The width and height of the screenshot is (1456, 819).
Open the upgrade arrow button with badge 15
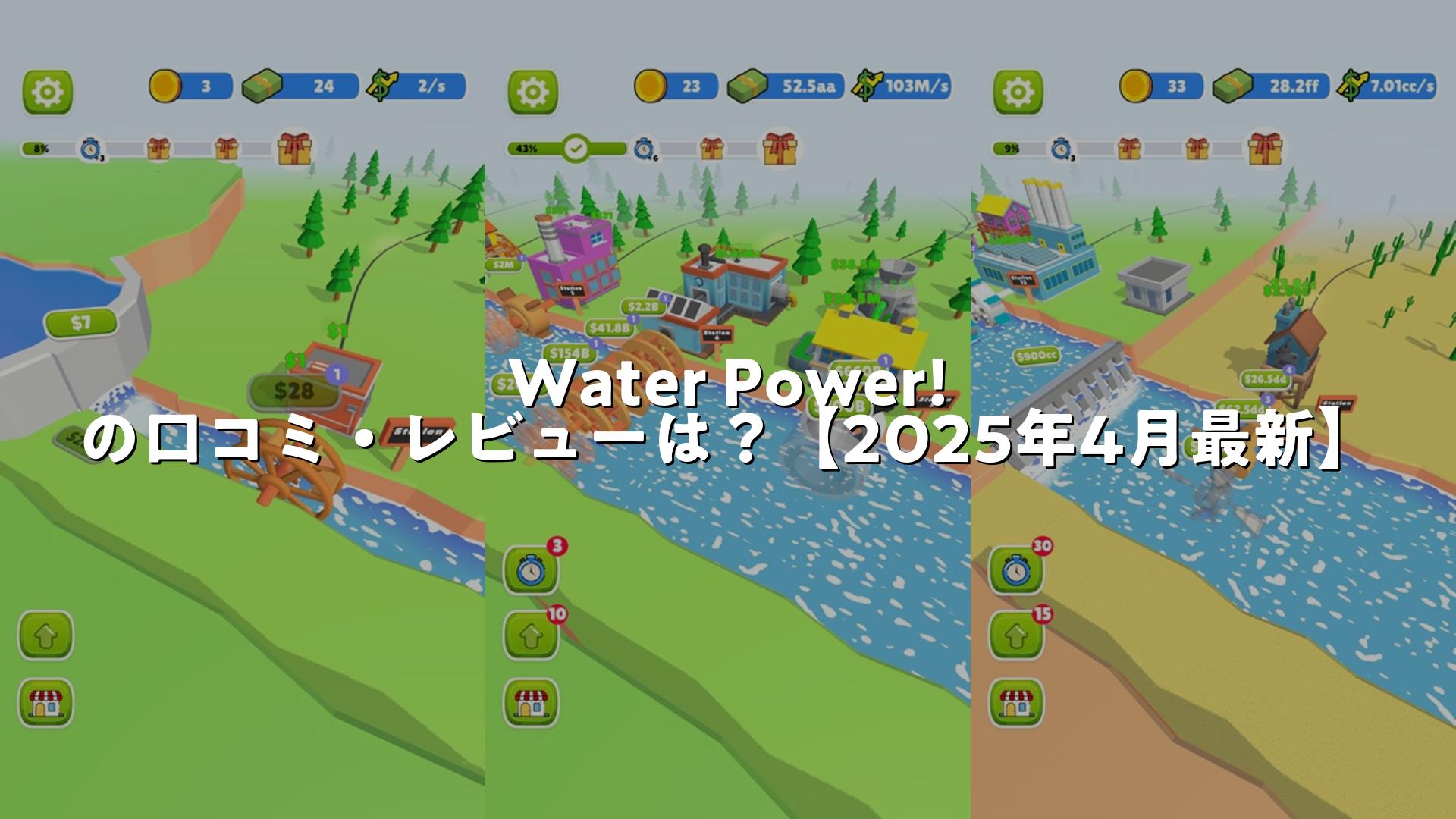(x=1016, y=635)
